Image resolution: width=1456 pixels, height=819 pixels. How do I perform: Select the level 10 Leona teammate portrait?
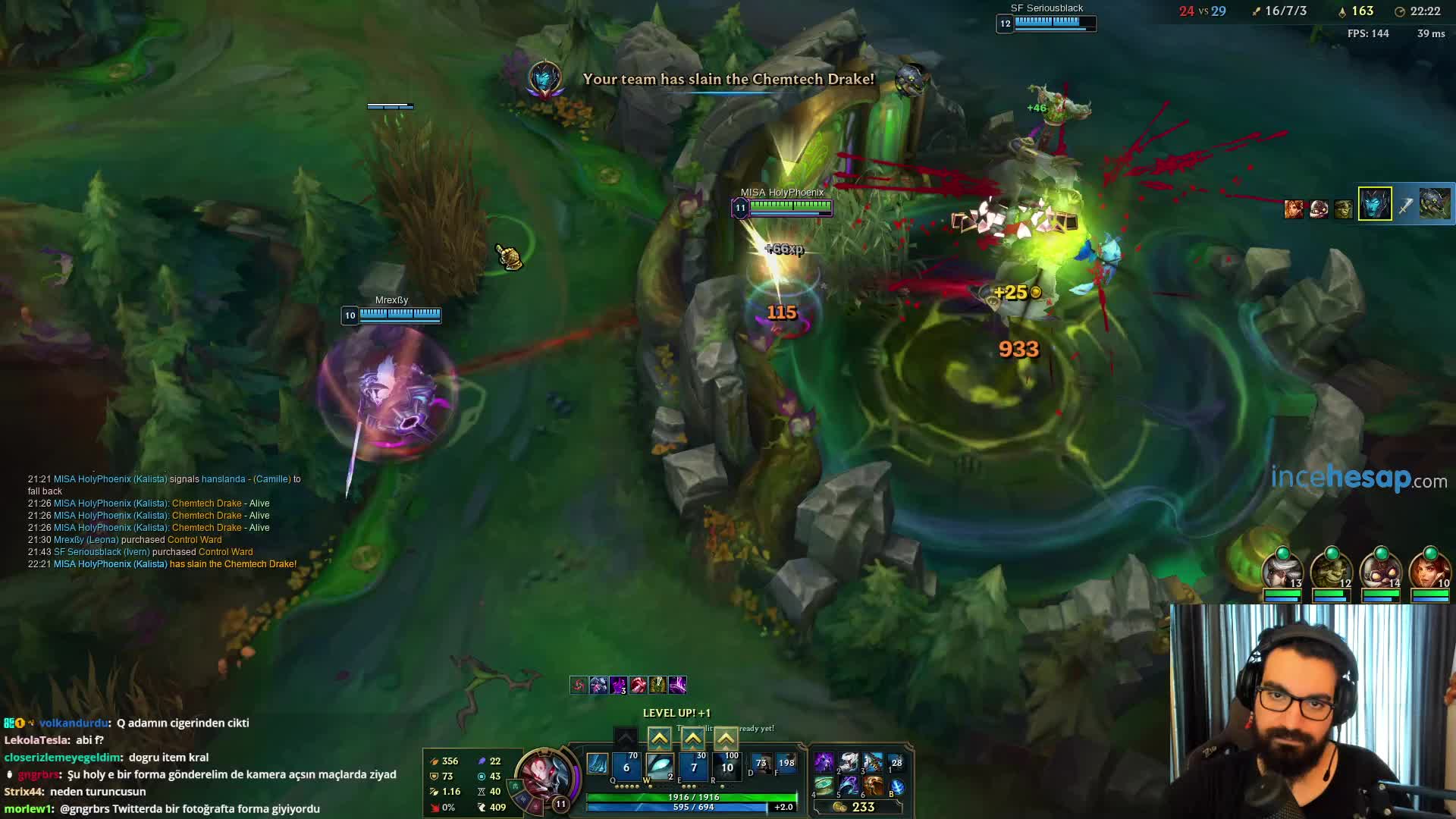(x=1429, y=570)
